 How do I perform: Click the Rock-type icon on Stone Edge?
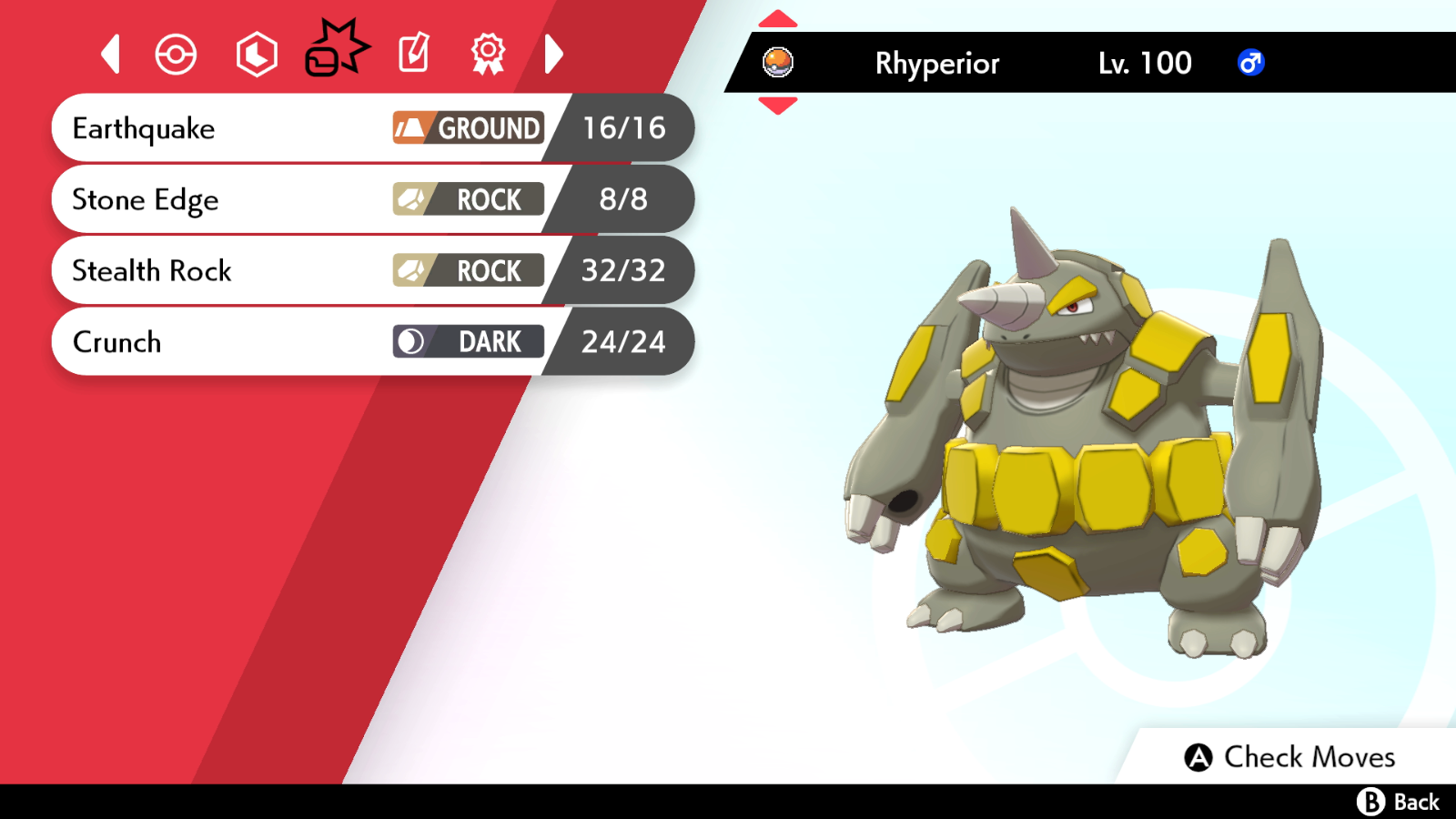[411, 199]
